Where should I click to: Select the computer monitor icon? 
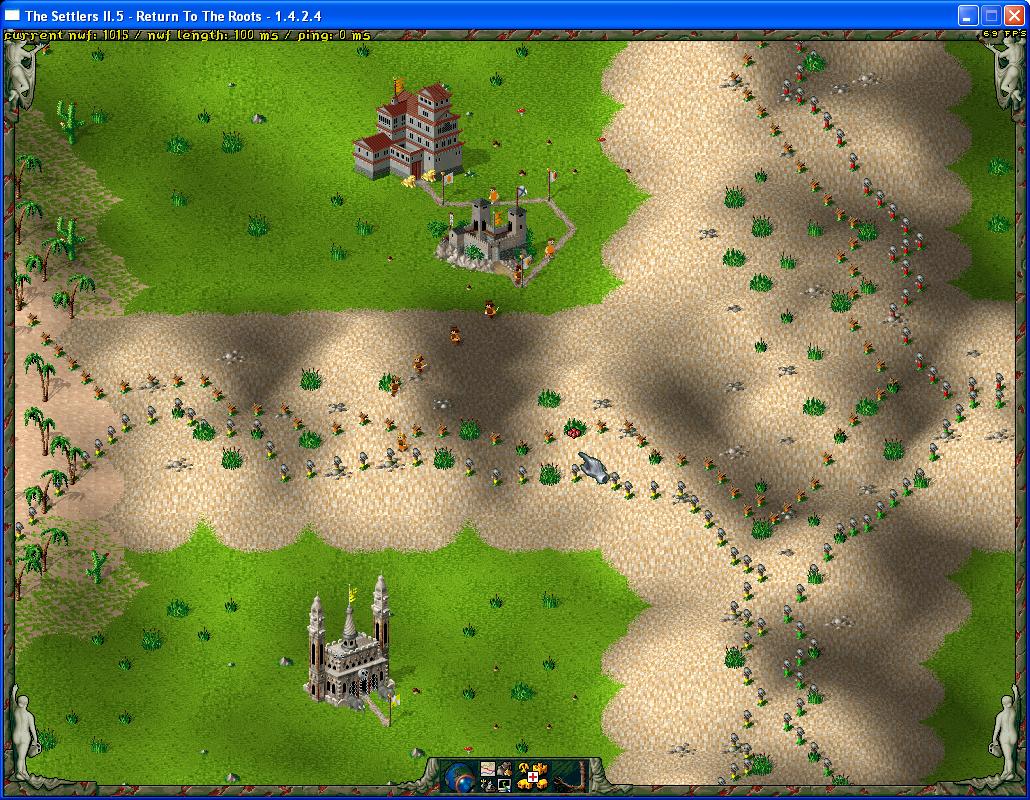pyautogui.click(x=503, y=785)
